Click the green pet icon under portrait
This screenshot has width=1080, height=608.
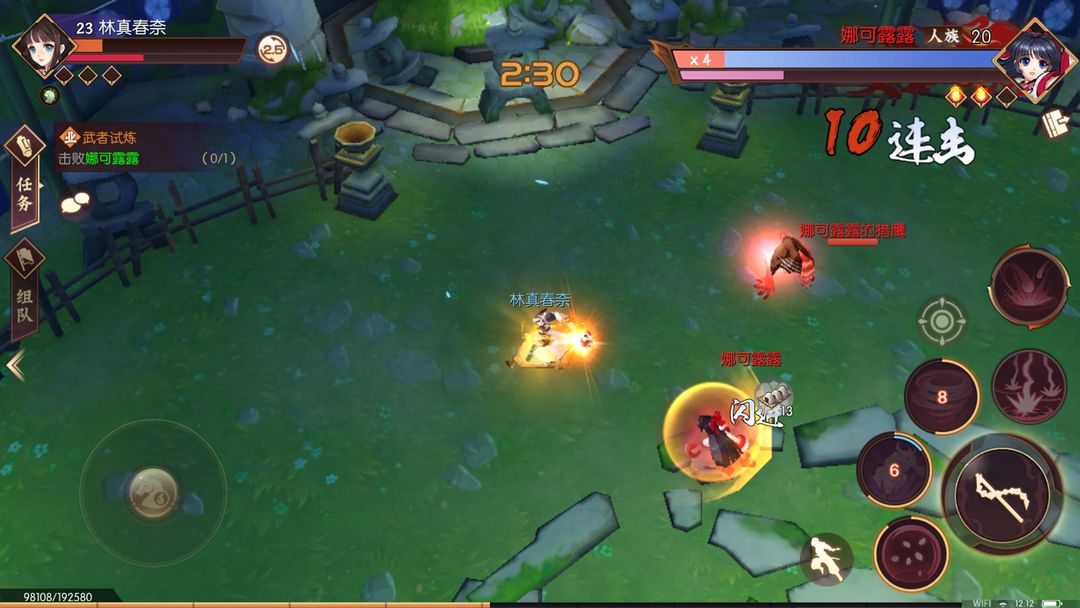tap(48, 96)
